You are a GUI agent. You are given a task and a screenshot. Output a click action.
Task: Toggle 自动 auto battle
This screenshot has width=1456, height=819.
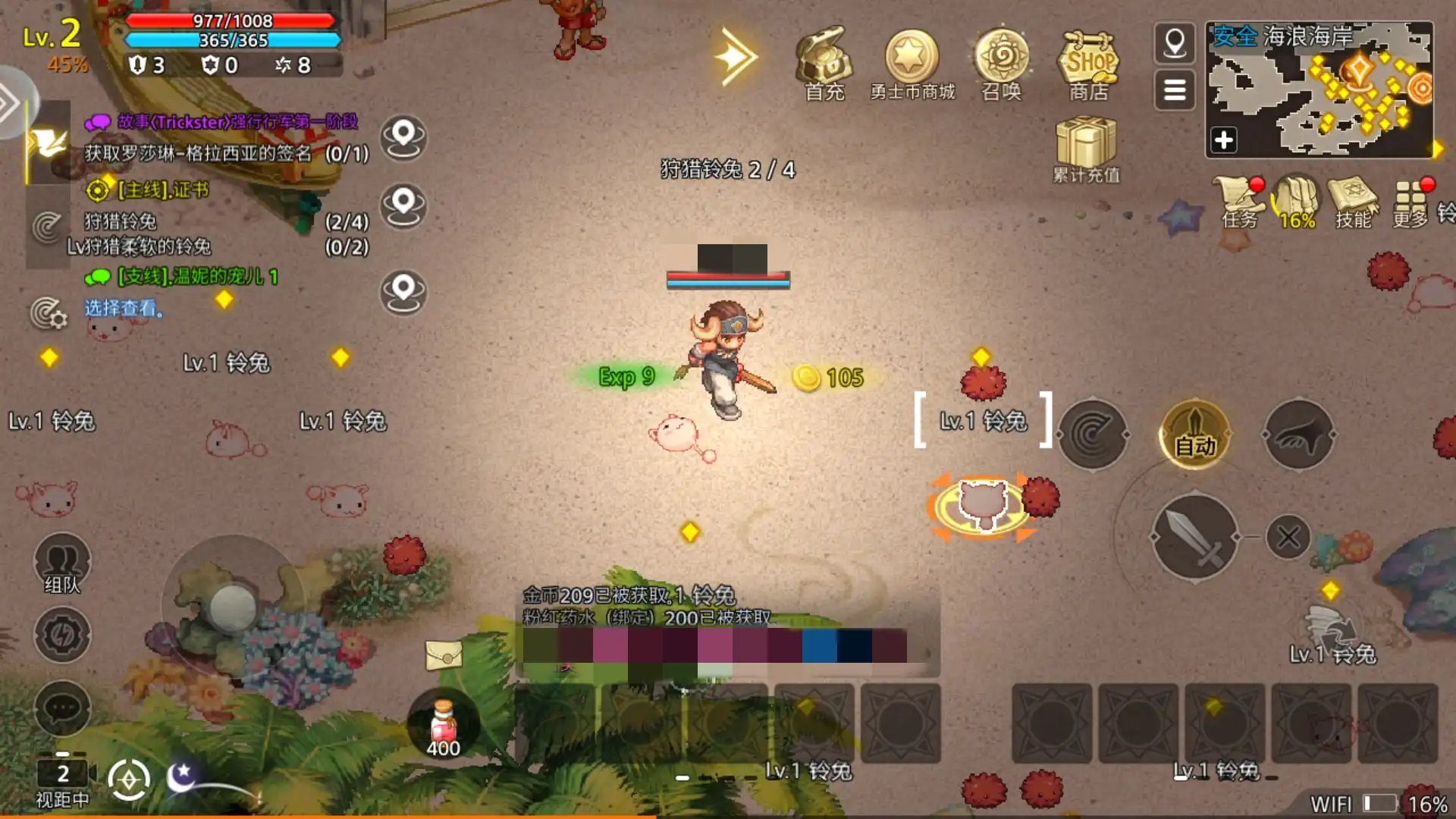point(1195,435)
